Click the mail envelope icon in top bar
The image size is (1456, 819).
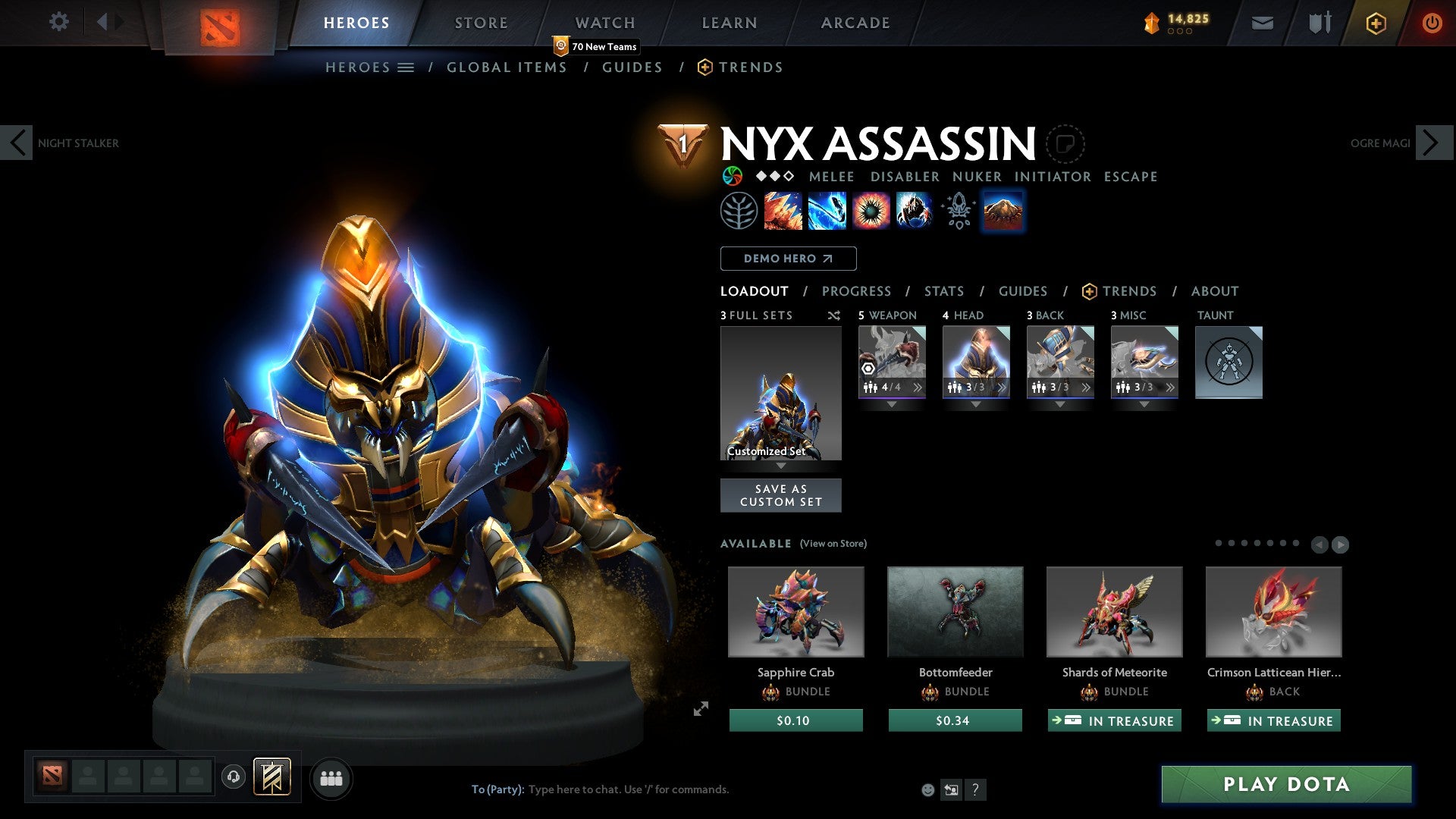click(x=1262, y=23)
